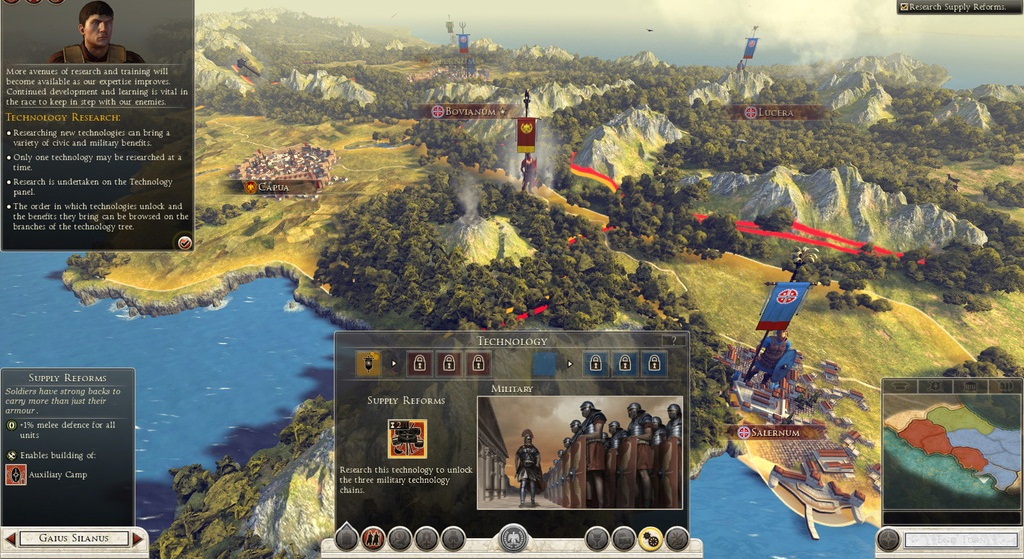
Task: Confirm the advisor's Technology Research message
Action: click(x=183, y=242)
